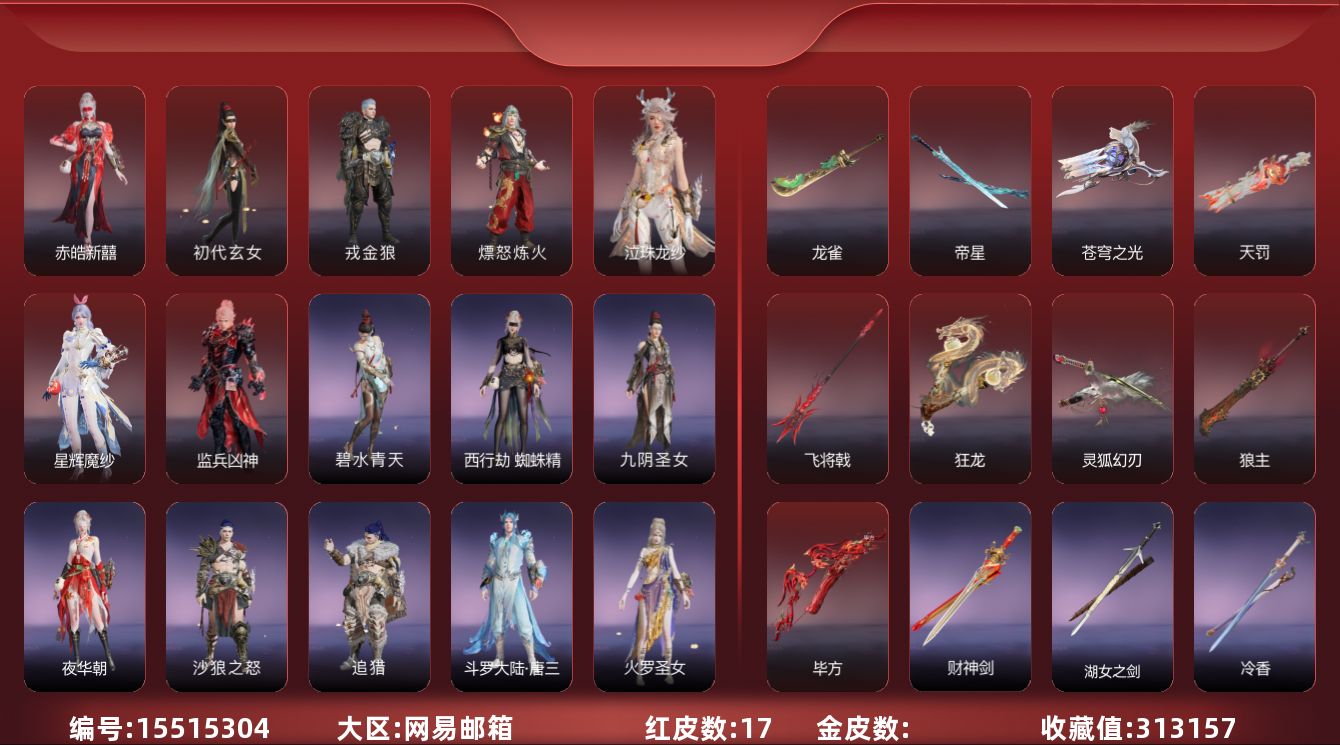Open the 戎金狼 skin card
Image resolution: width=1340 pixels, height=745 pixels.
[369, 180]
